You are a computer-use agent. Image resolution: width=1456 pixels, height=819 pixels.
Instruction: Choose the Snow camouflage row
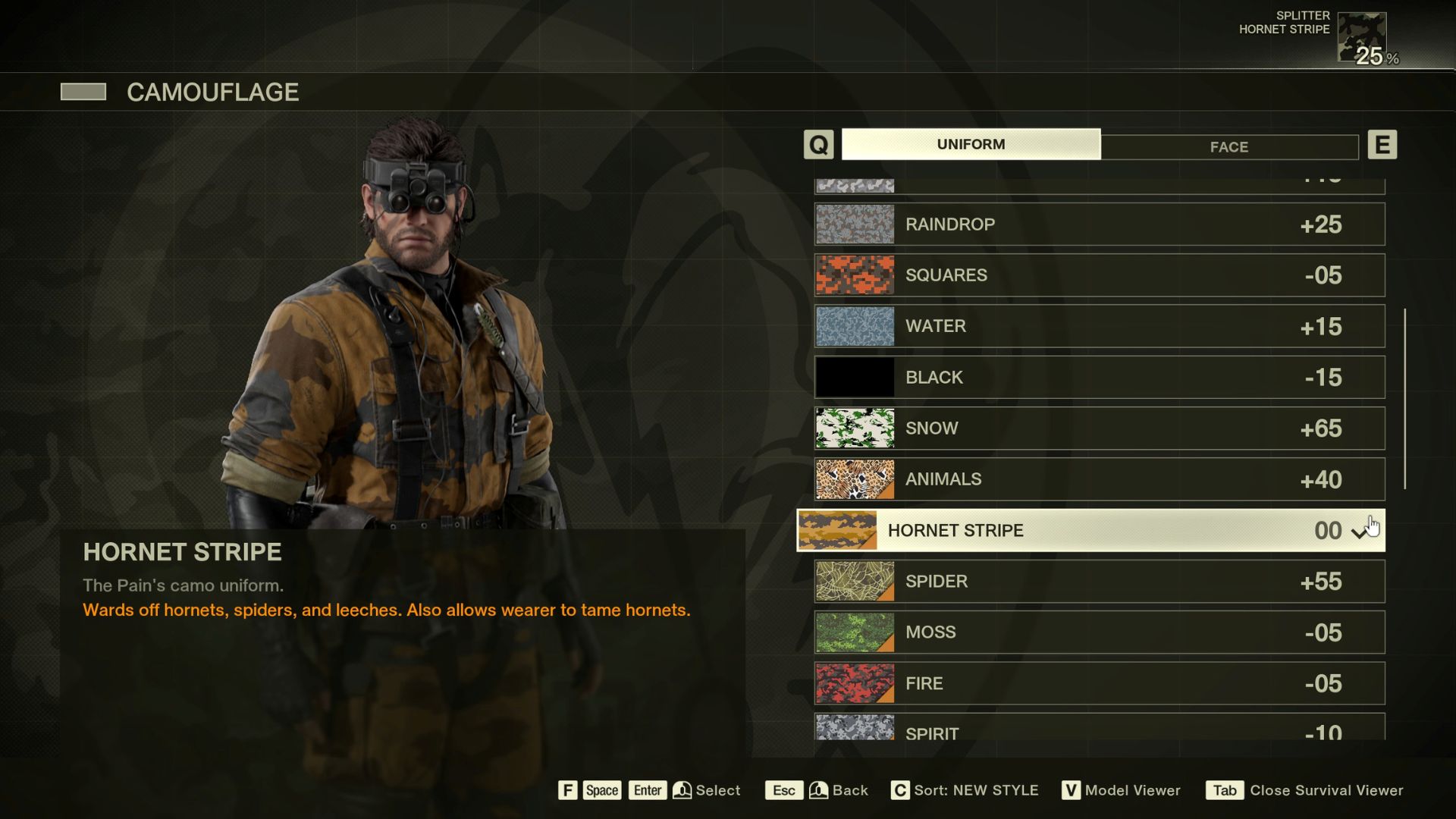1100,428
